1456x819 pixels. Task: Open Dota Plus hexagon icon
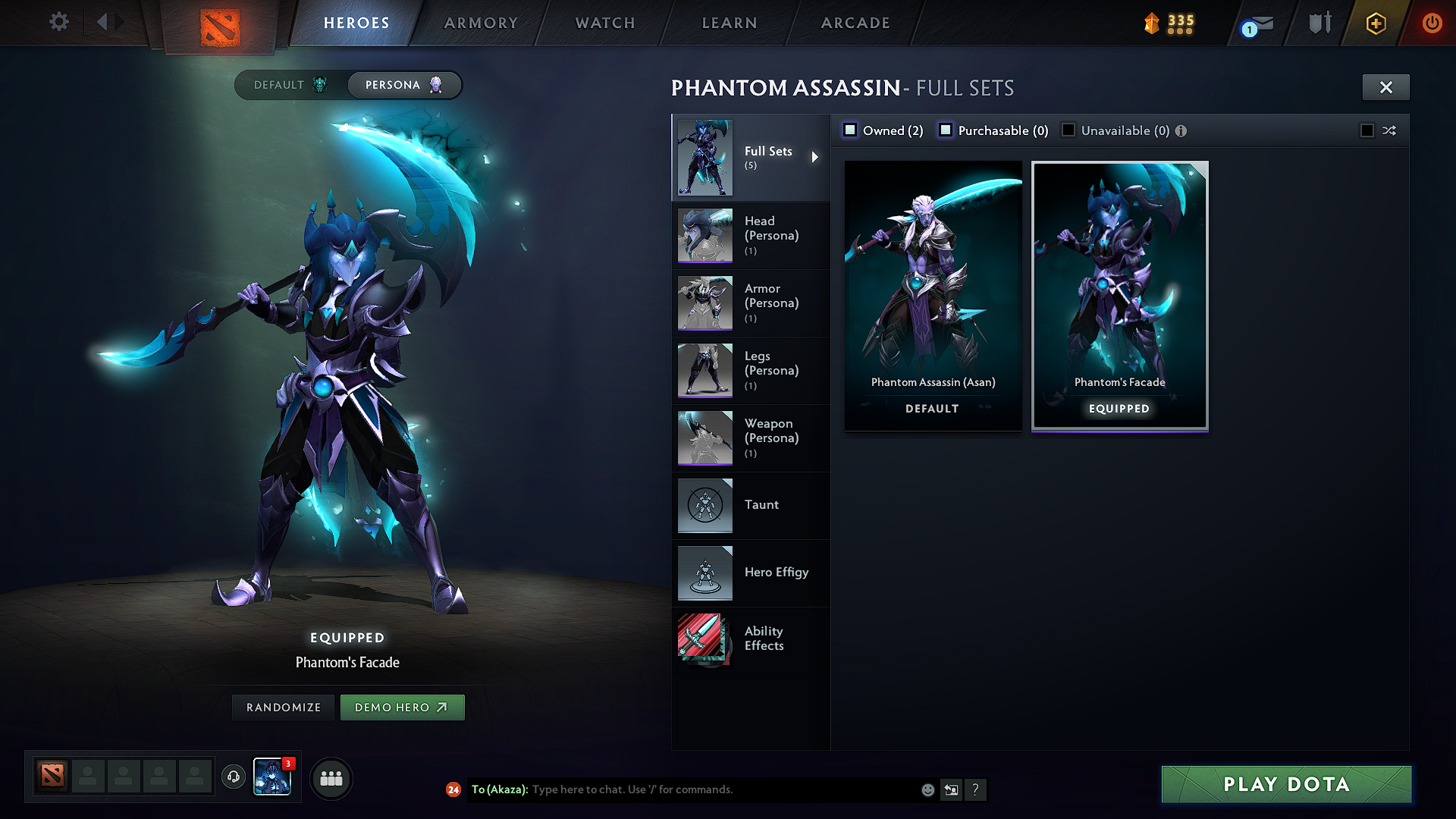coord(1375,24)
